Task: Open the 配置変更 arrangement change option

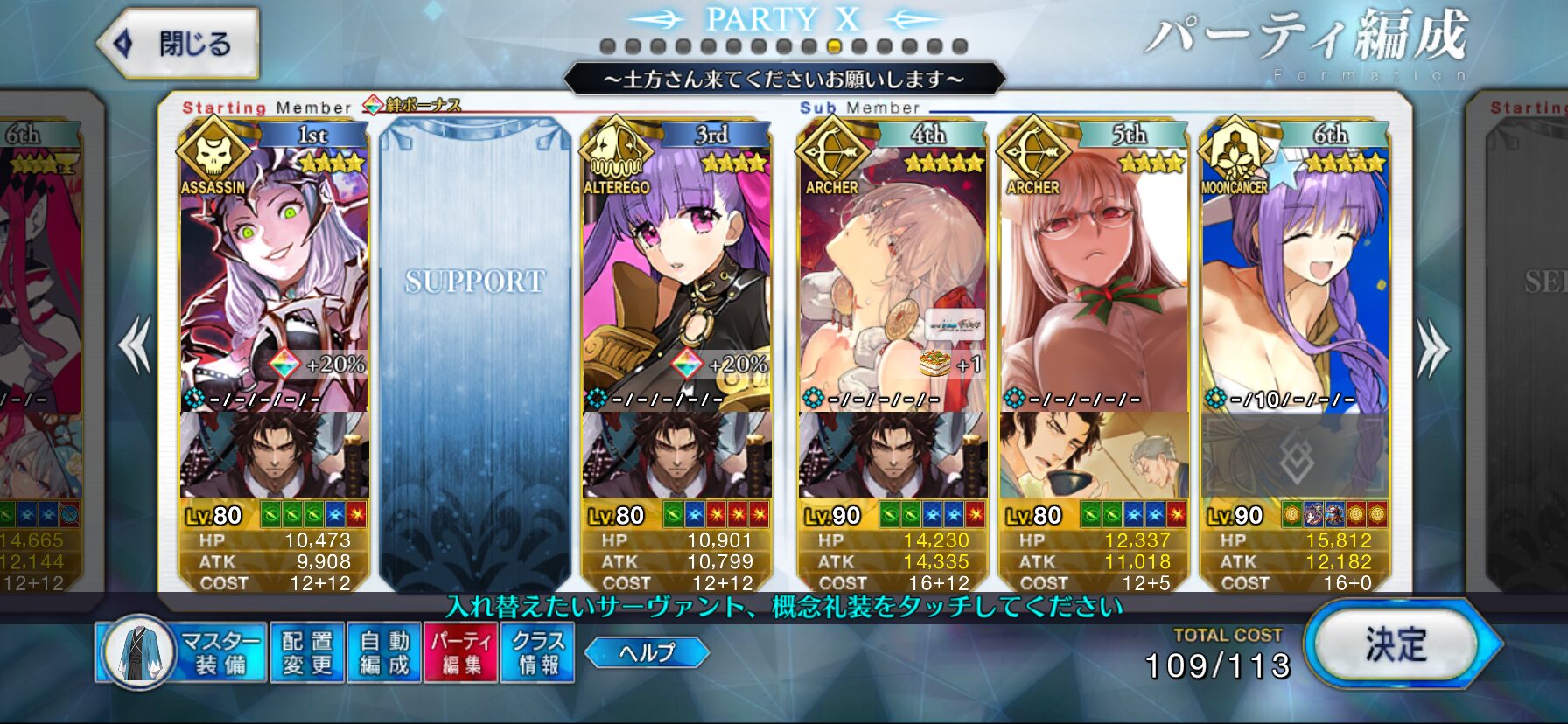Action: [x=307, y=652]
